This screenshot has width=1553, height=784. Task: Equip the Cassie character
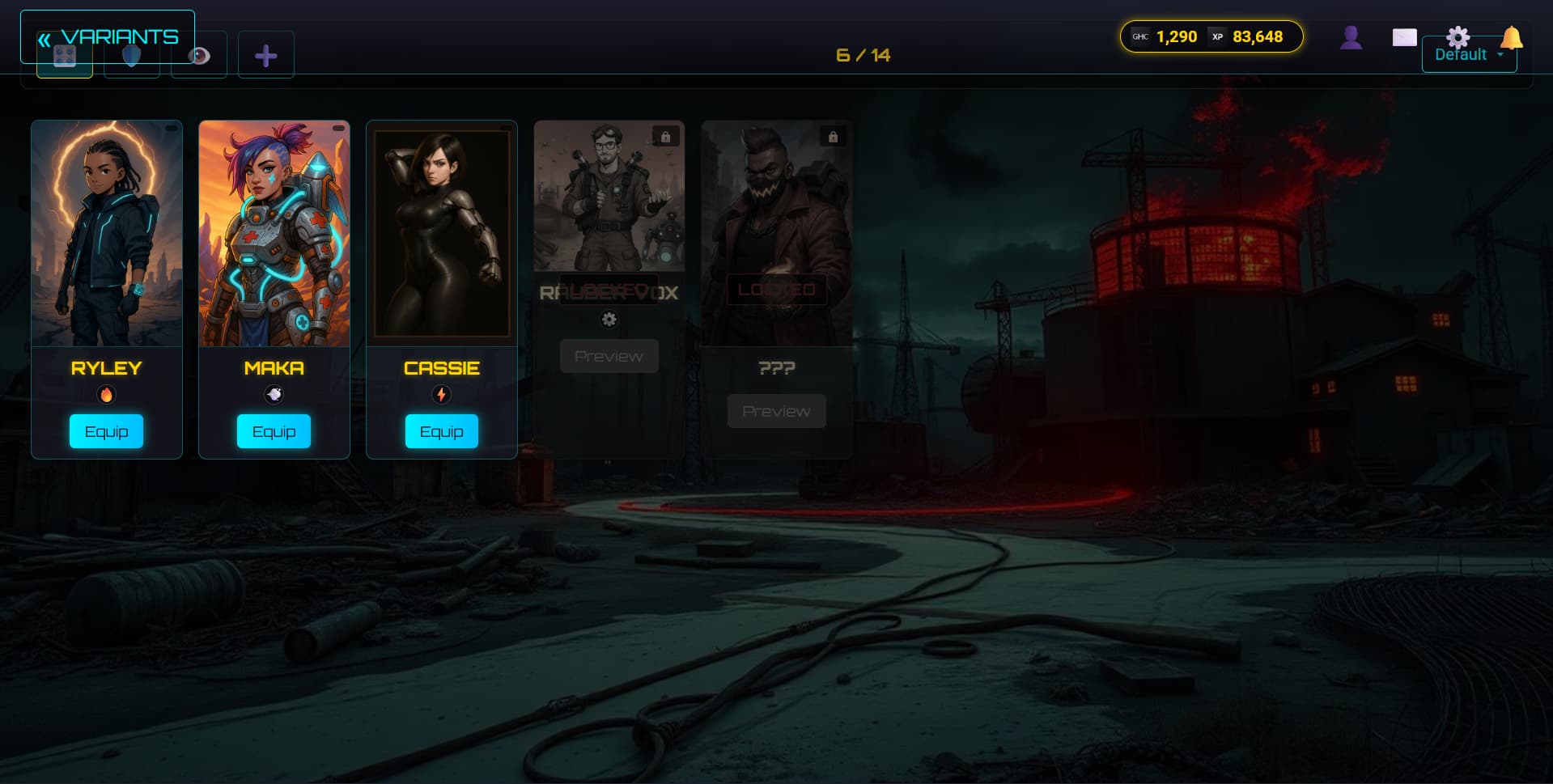[x=441, y=431]
